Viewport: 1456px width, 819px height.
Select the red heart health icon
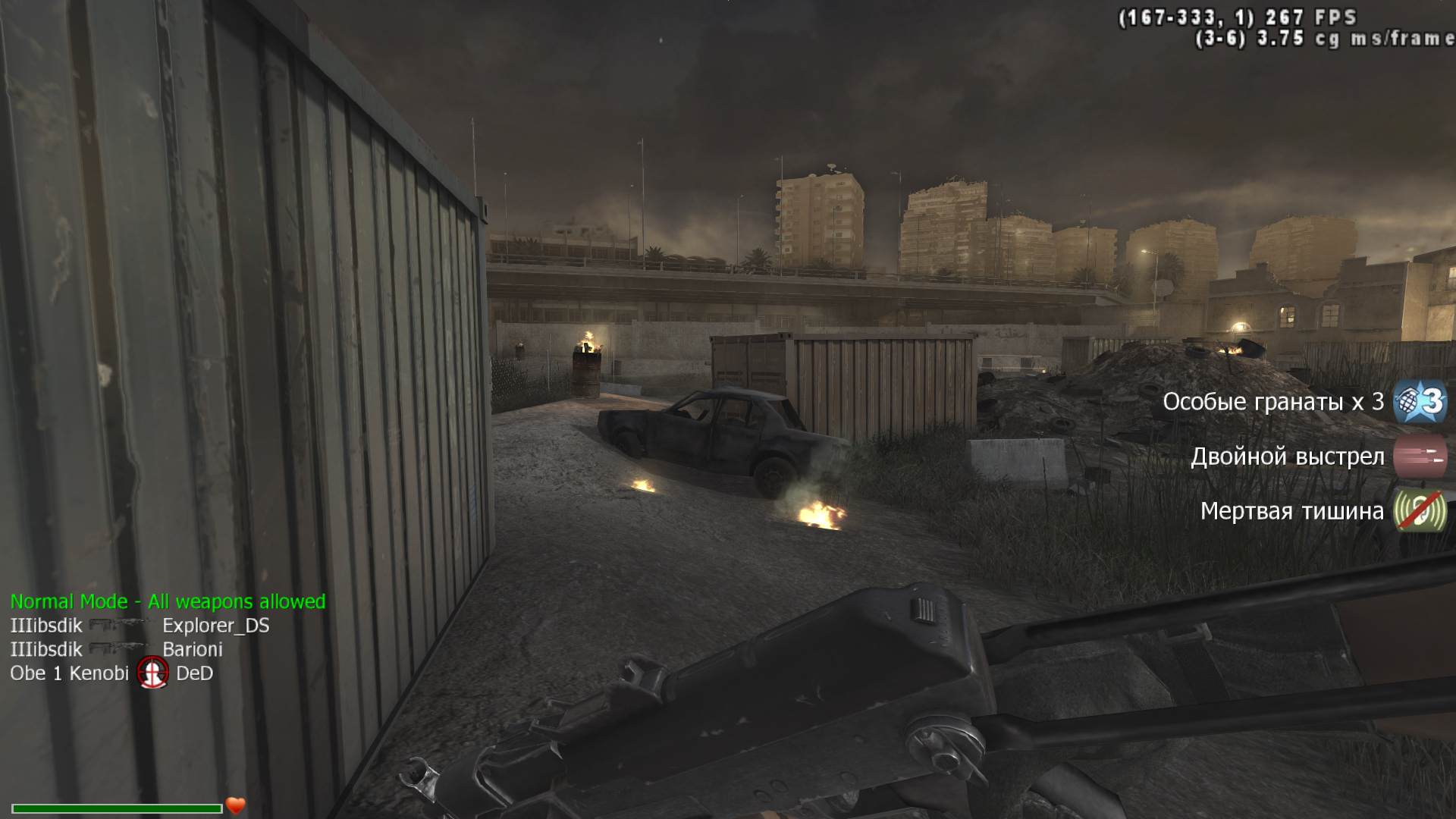tap(236, 805)
